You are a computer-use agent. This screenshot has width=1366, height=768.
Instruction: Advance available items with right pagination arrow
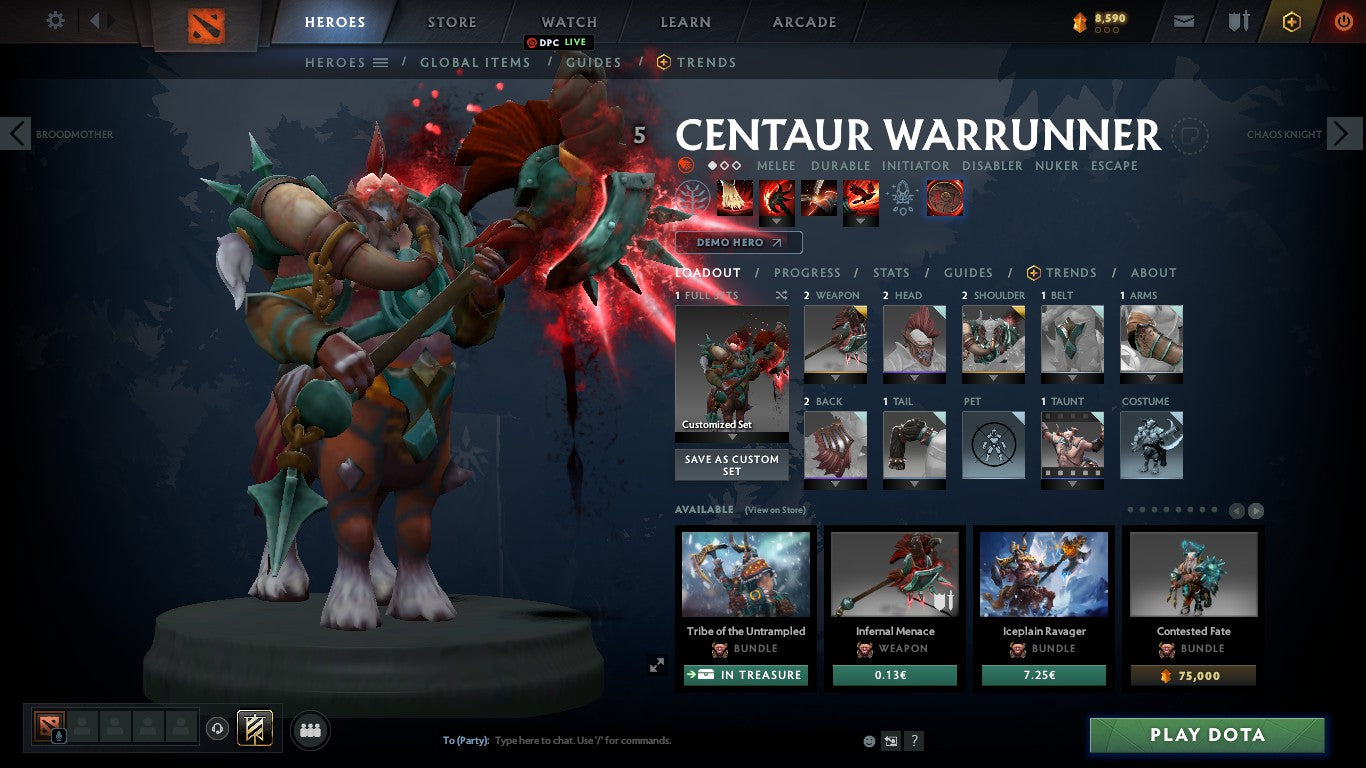pyautogui.click(x=1257, y=510)
